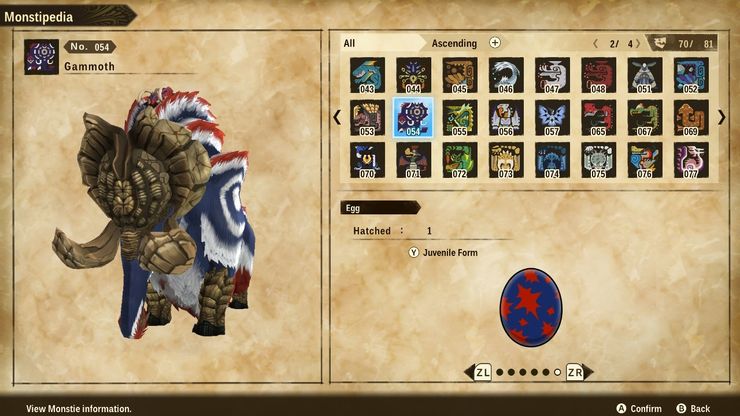Open the green monster tile 072
The width and height of the screenshot is (740, 416).
459,160
